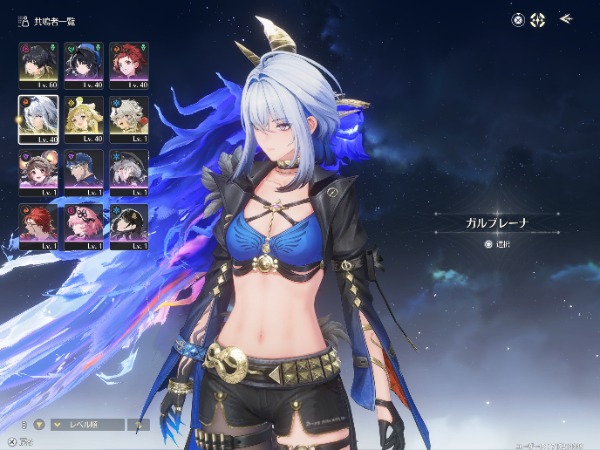Select the pink-haired Lv. 1 character portrait
600x450 pixels.
(83, 226)
